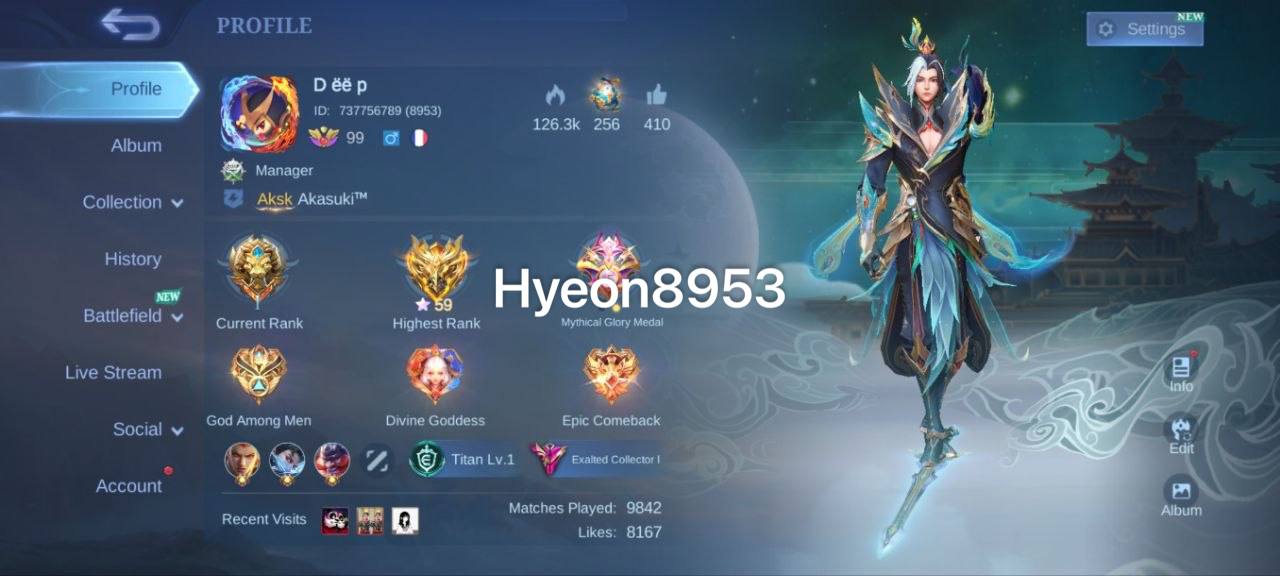
Task: Open the Live Stream tab
Action: click(x=113, y=372)
